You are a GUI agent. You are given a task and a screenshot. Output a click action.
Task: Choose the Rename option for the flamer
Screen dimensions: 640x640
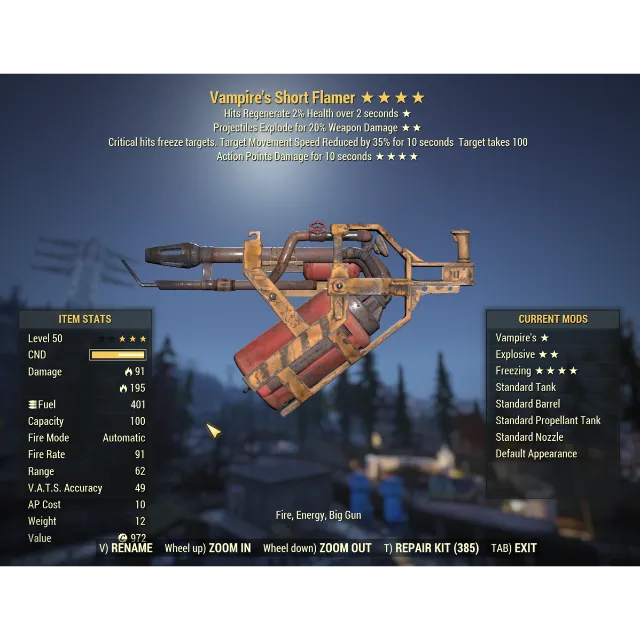coord(126,548)
